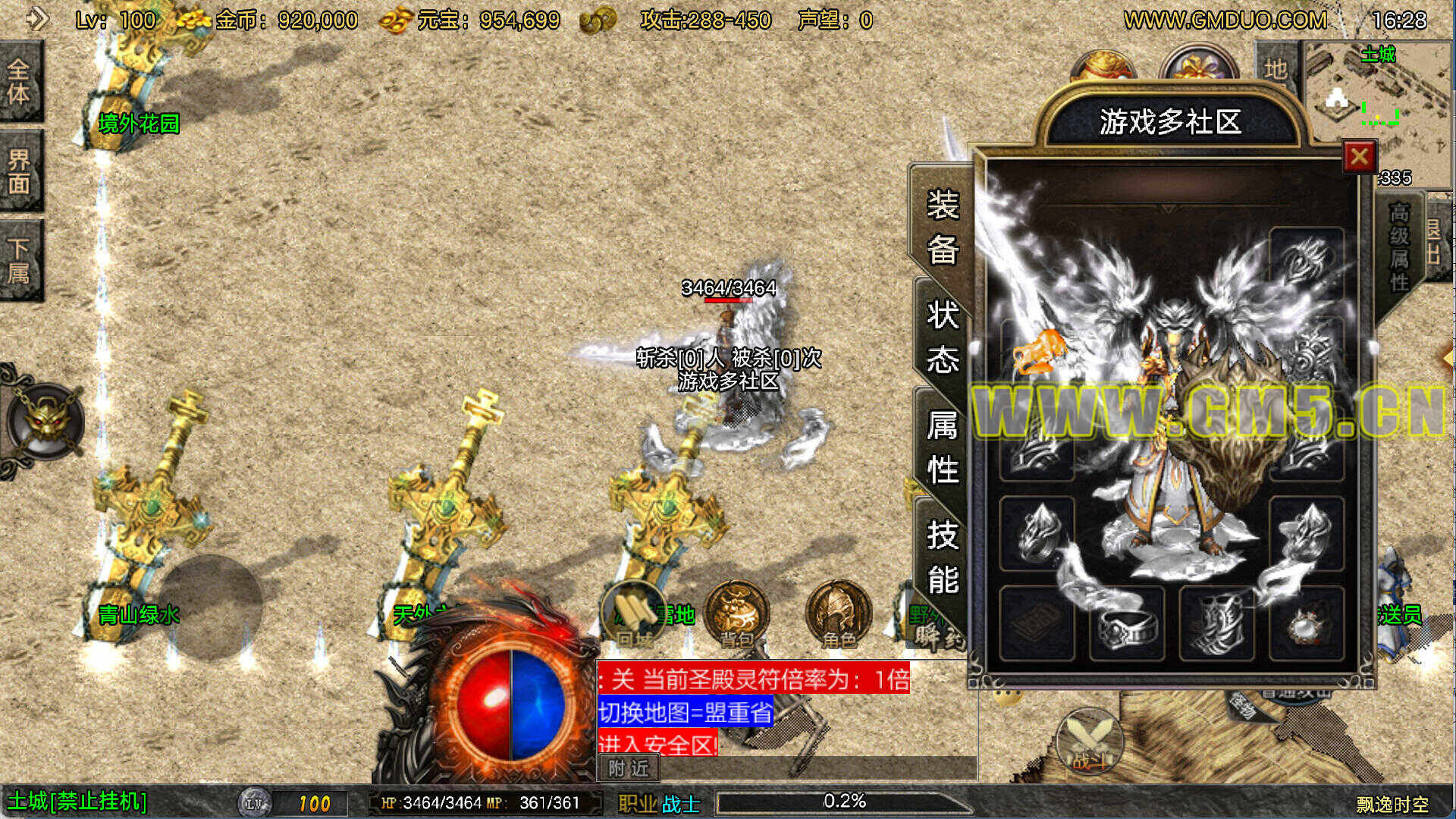Open the 高级属性 advanced attributes tab

1399,247
